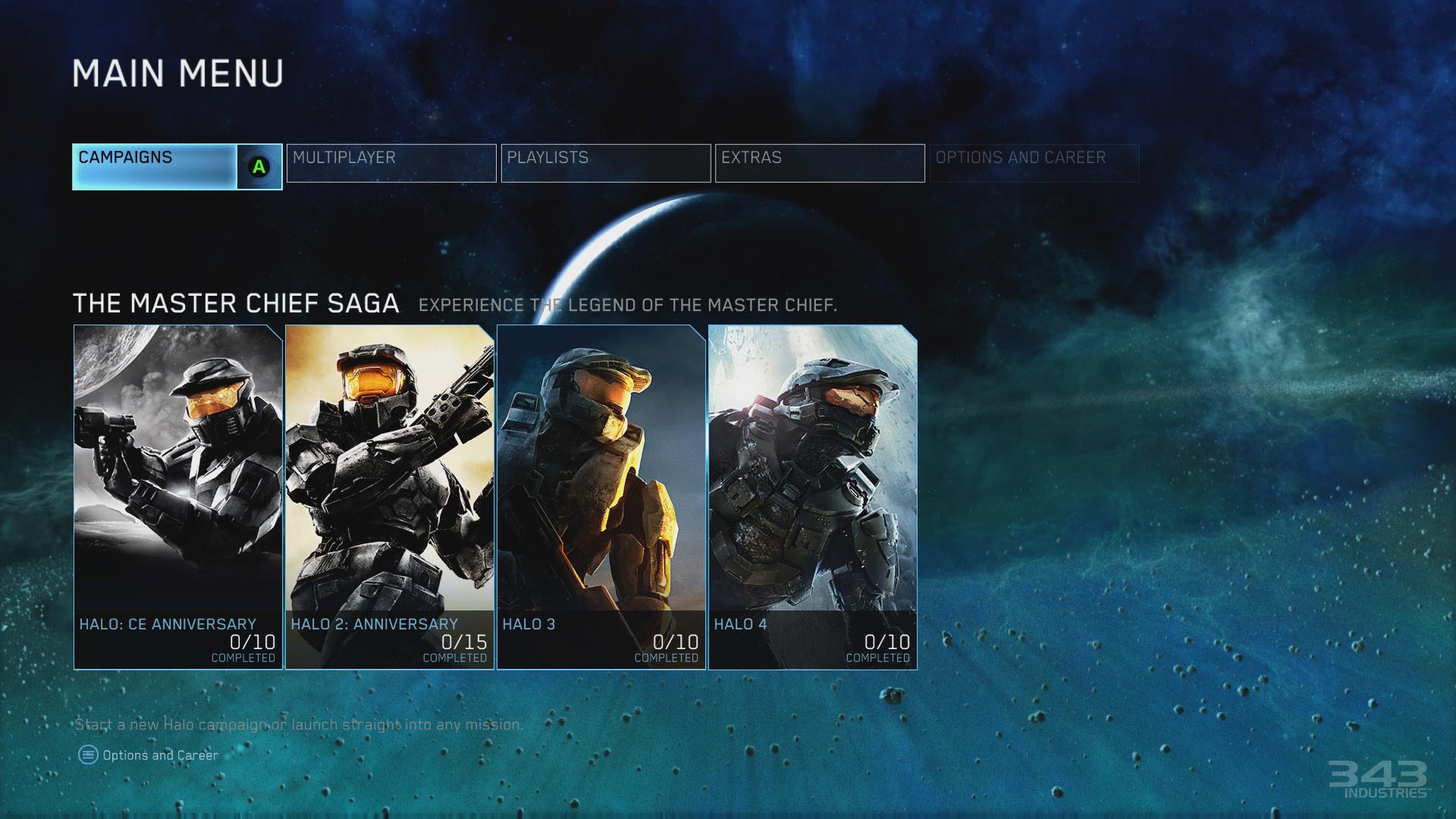Click the Options and Career bottom link
Image resolution: width=1456 pixels, height=819 pixels.
162,755
